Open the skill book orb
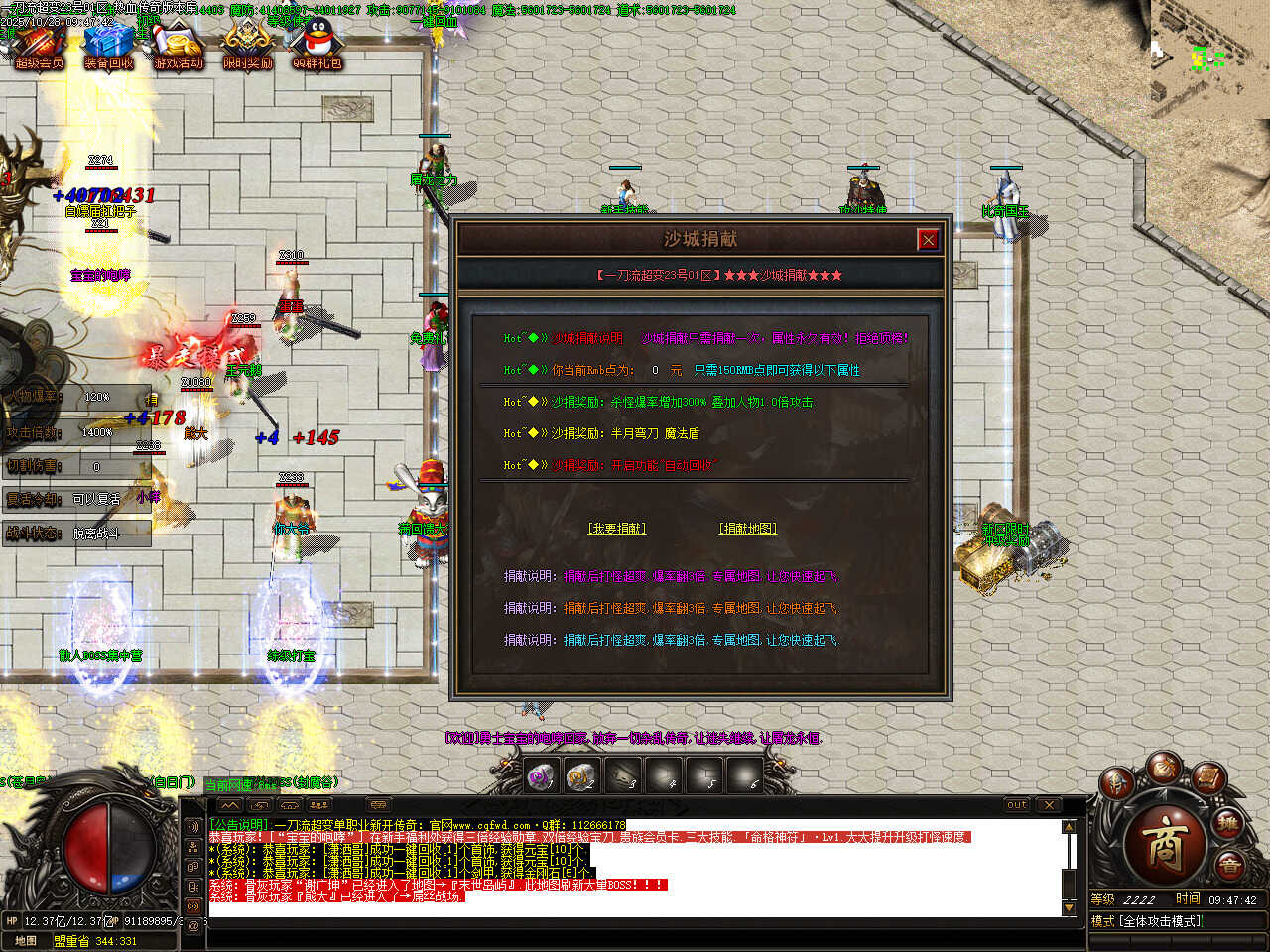This screenshot has height=952, width=1270. point(1208,777)
